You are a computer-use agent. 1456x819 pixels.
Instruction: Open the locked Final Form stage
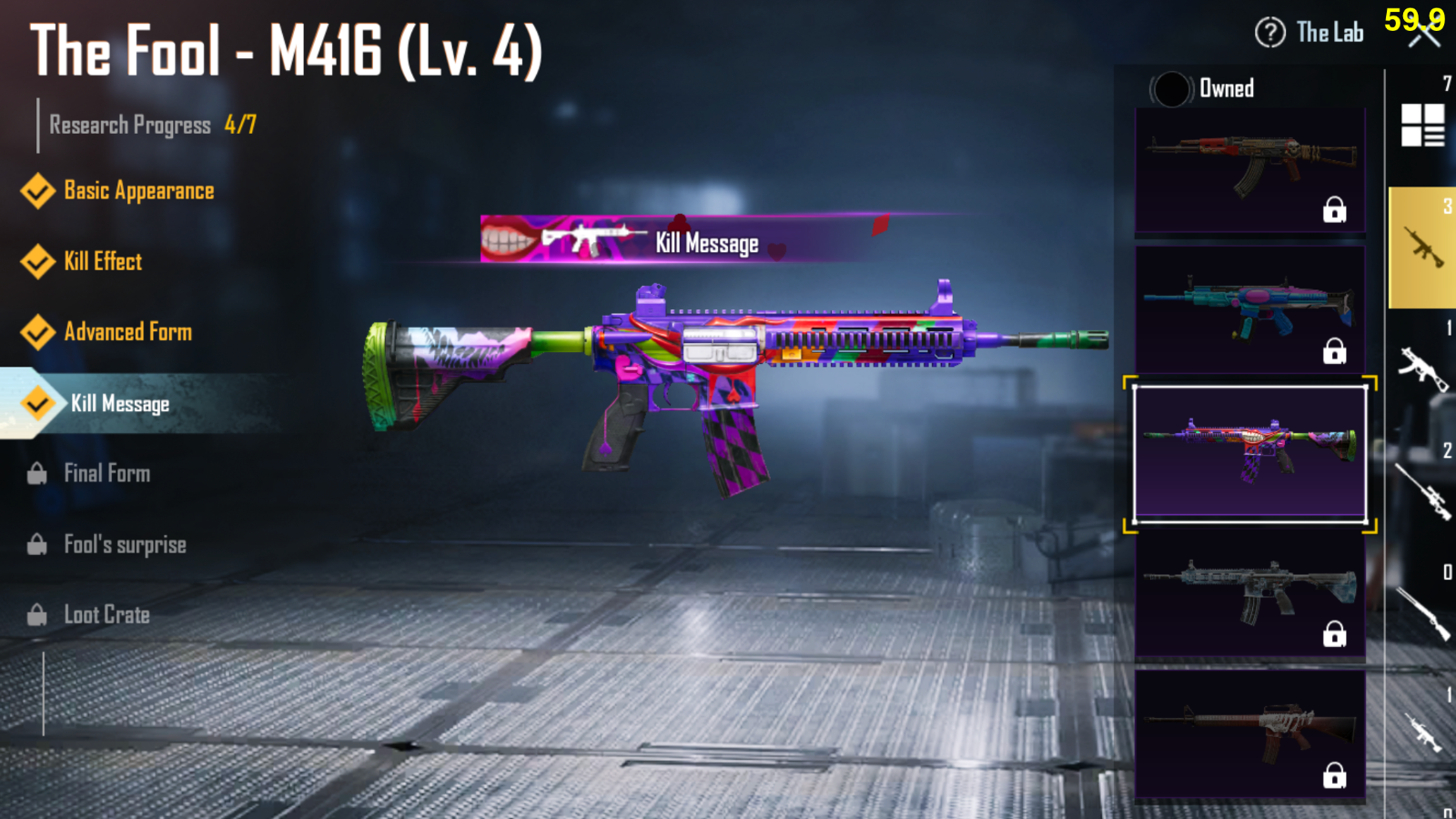click(x=106, y=473)
